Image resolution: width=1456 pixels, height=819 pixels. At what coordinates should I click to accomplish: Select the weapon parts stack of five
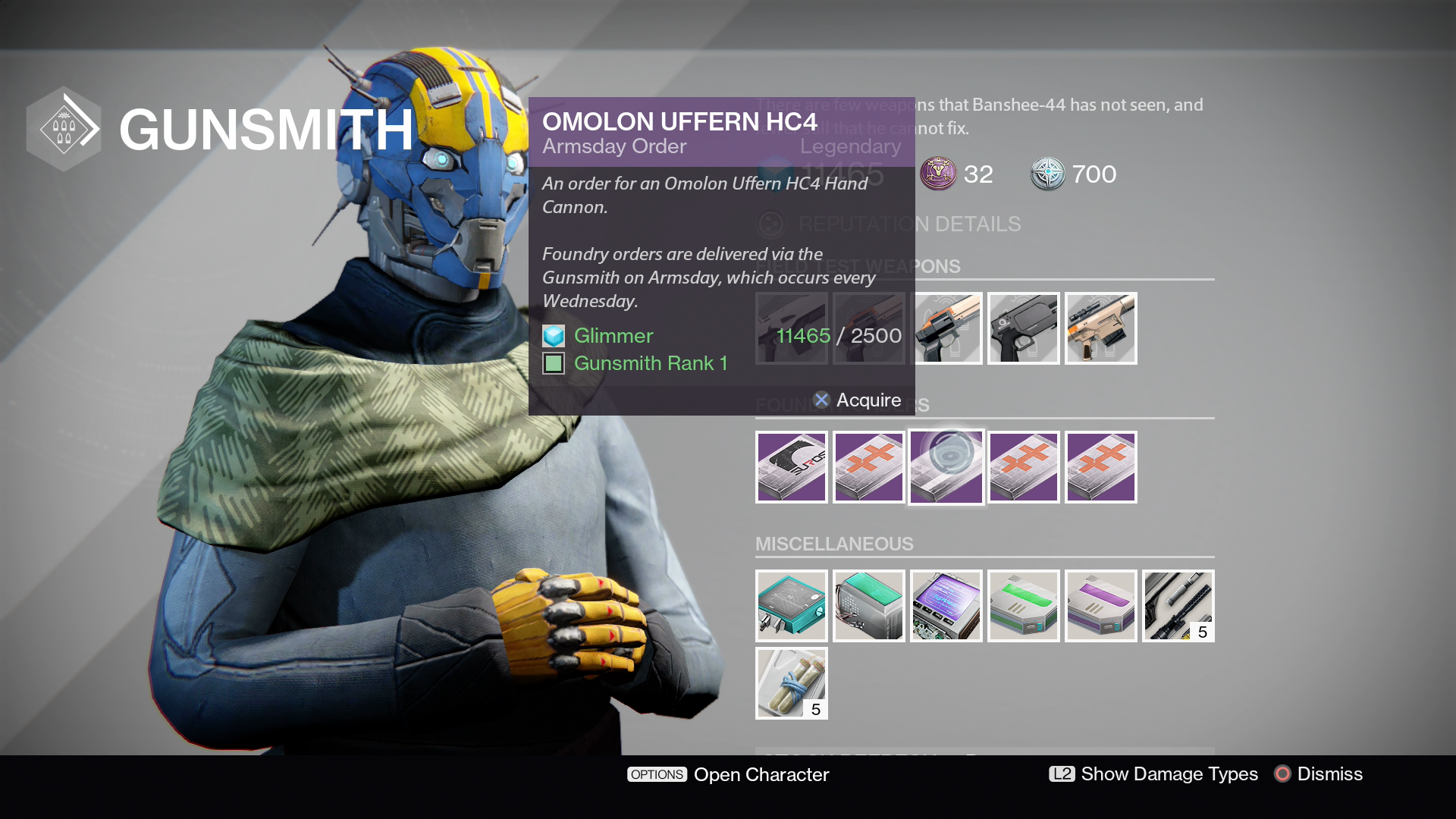(x=1178, y=606)
